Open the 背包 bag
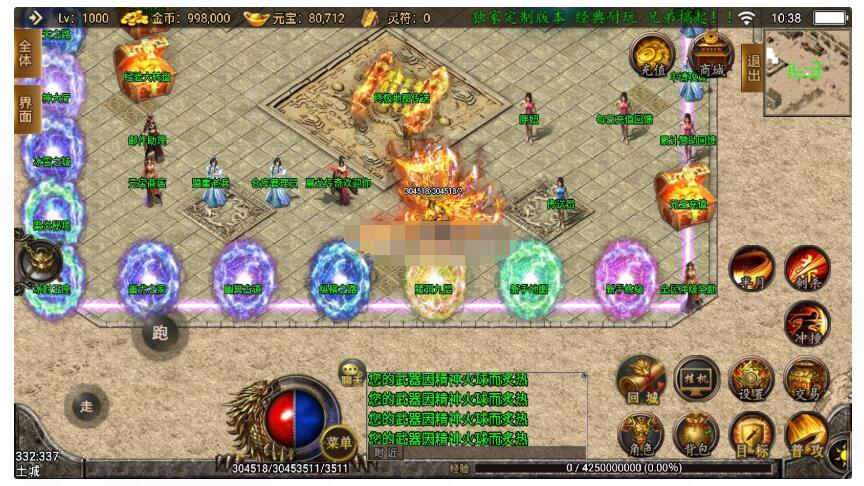The width and height of the screenshot is (864, 486). click(x=696, y=435)
